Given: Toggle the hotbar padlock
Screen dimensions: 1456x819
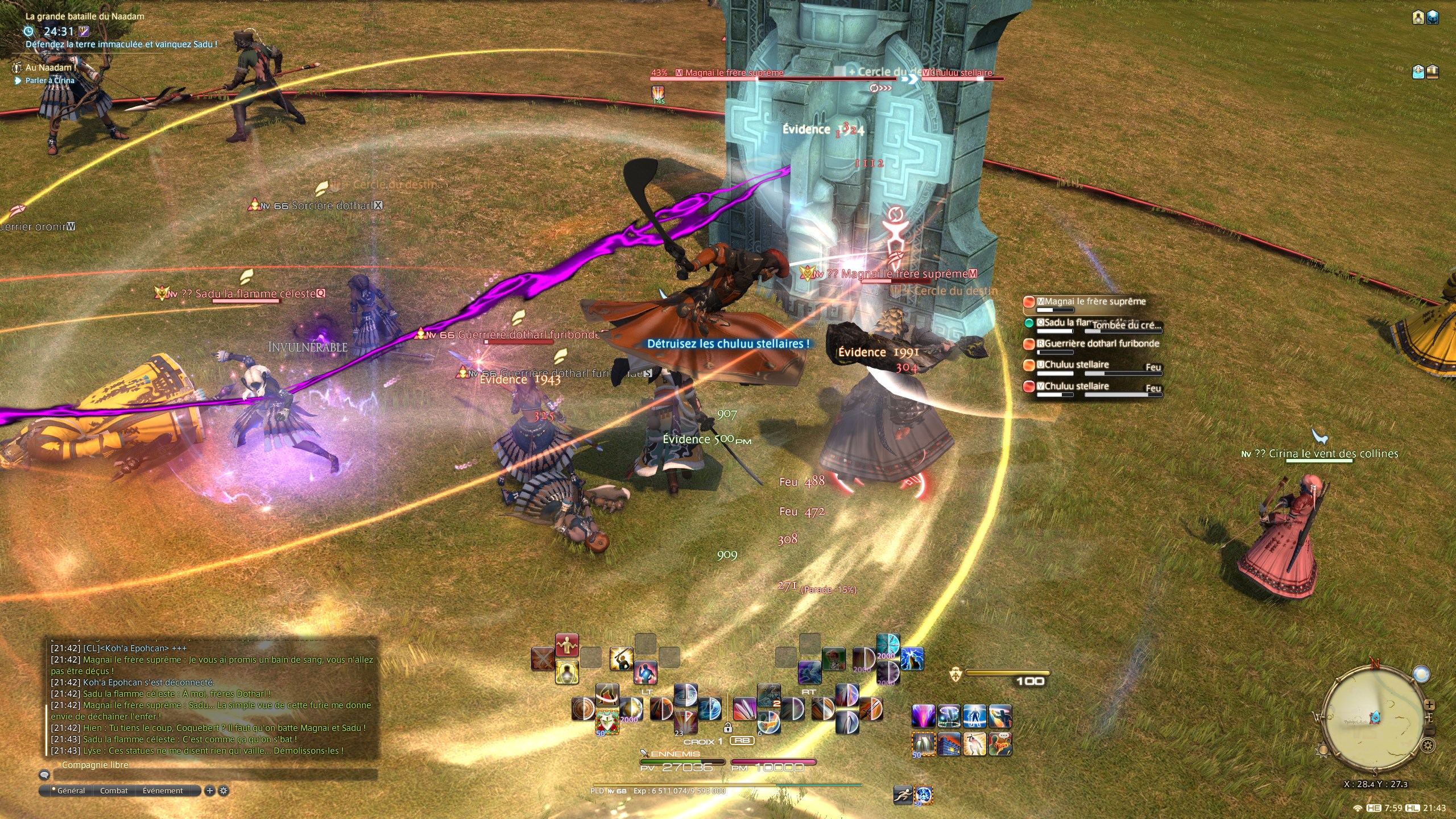Looking at the screenshot, I should coord(727,727).
